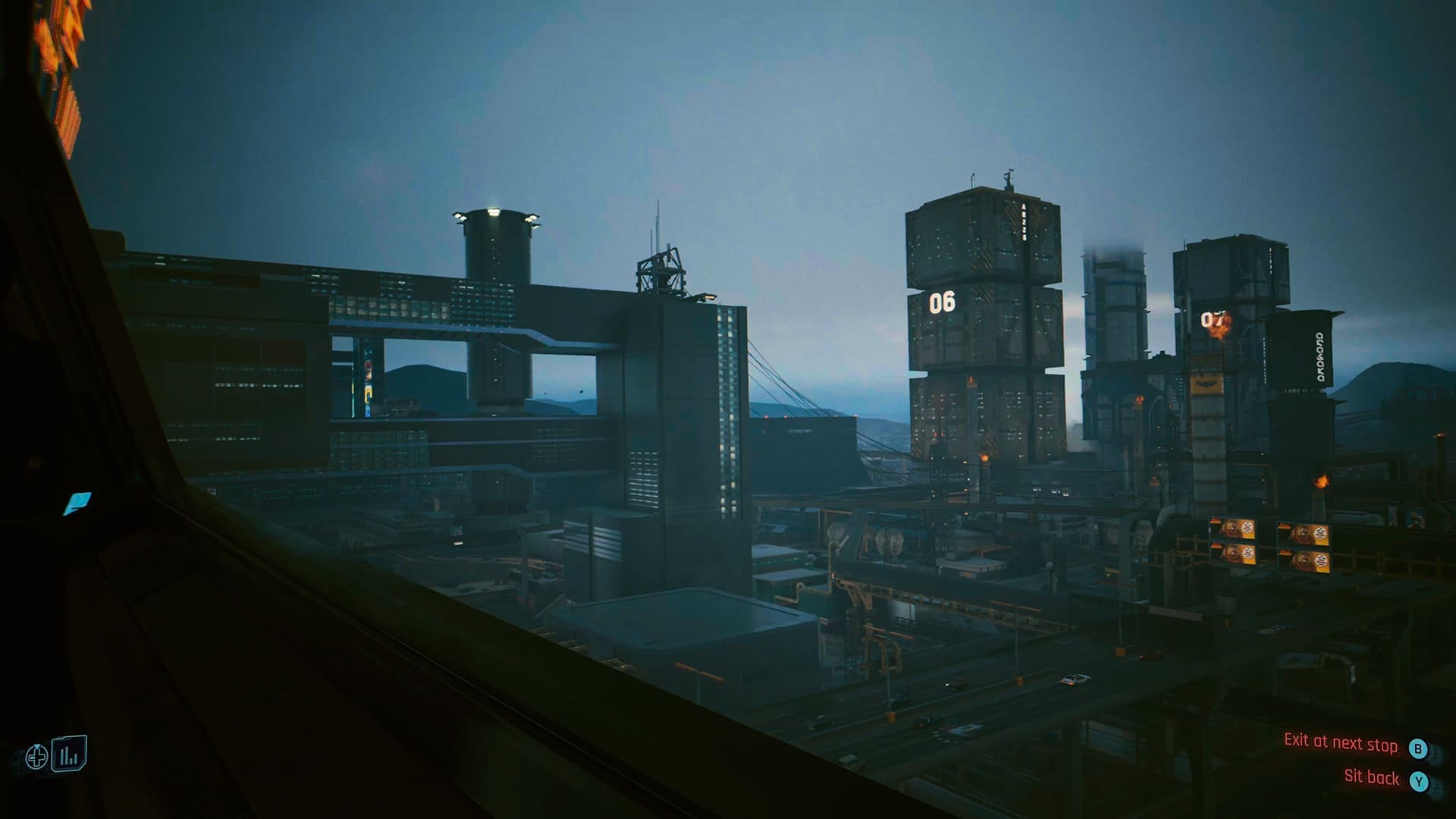Click the health plus HUD icon

coord(36,758)
